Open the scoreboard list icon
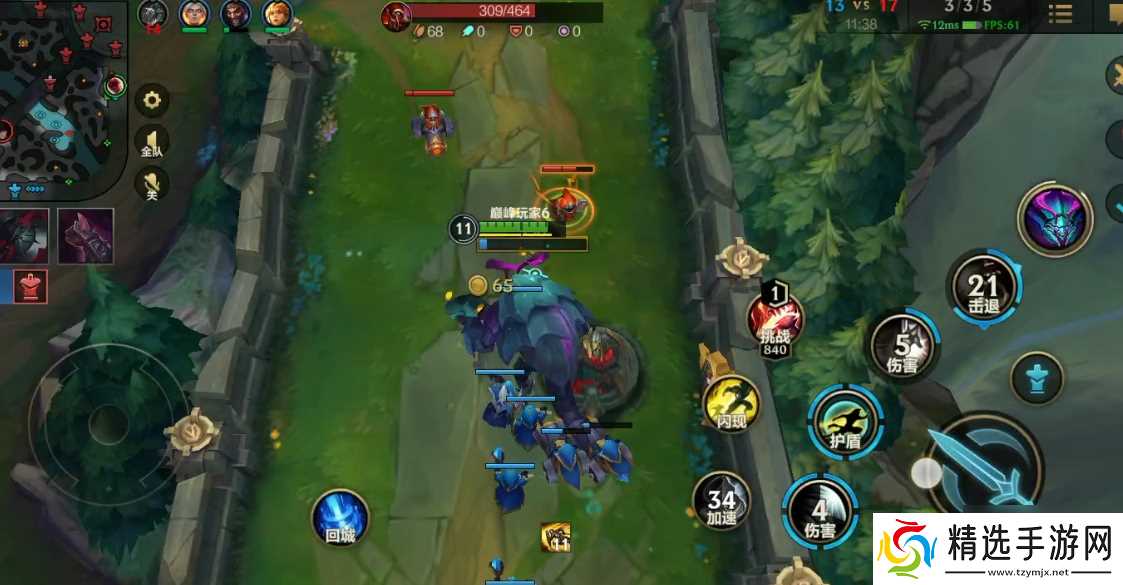The width and height of the screenshot is (1123, 585). [1060, 14]
